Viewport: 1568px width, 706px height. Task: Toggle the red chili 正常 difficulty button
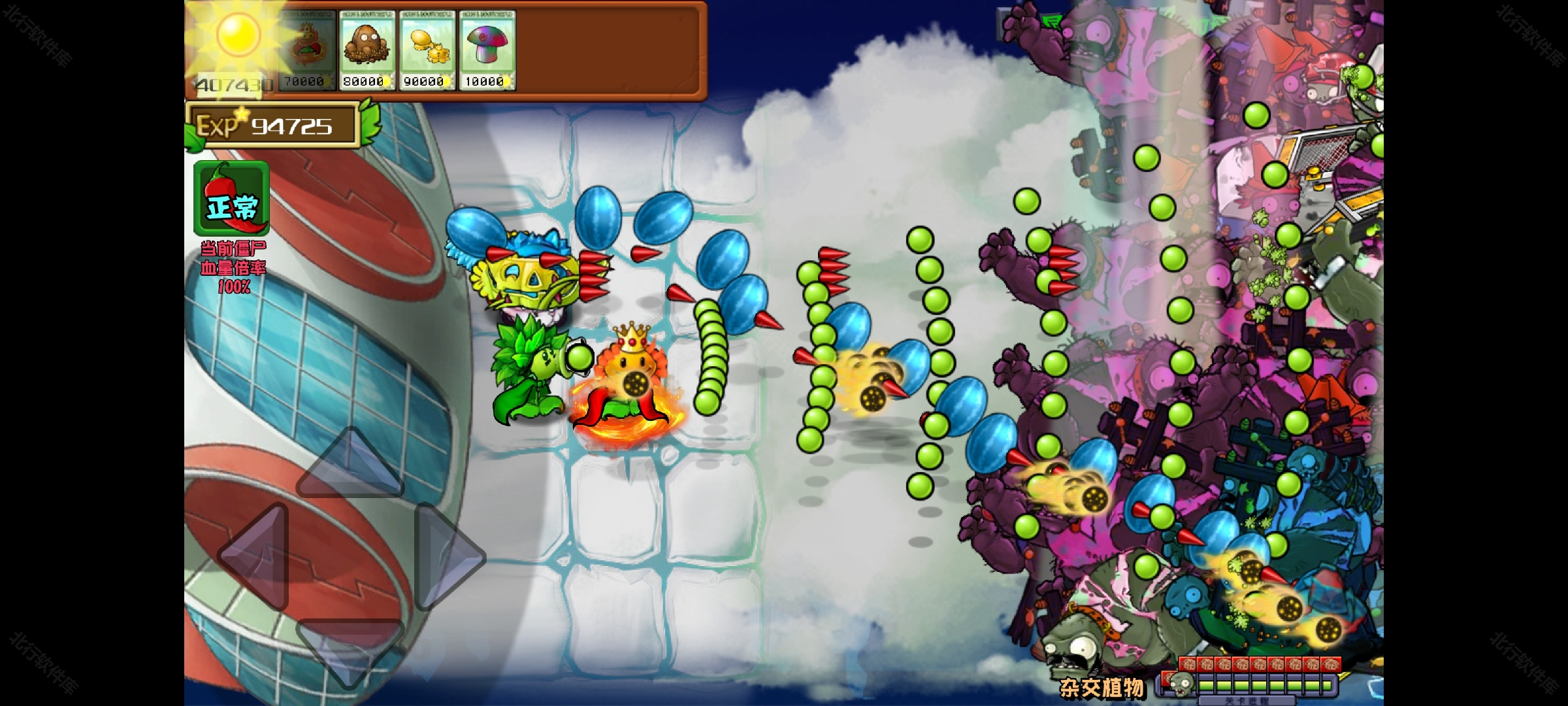[x=232, y=199]
